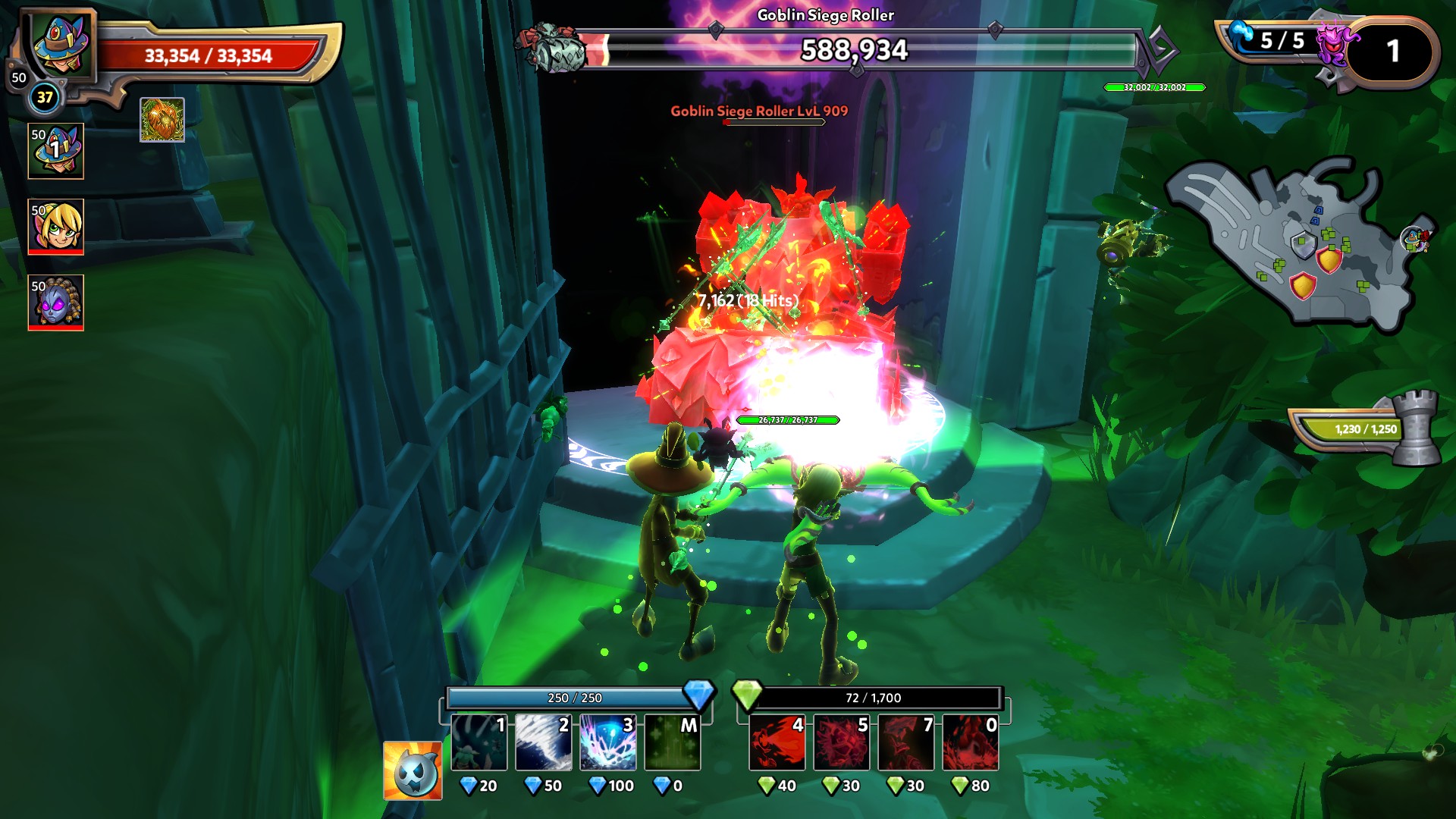Pick the defense in slot 7
This screenshot has height=819, width=1456.
point(906,742)
